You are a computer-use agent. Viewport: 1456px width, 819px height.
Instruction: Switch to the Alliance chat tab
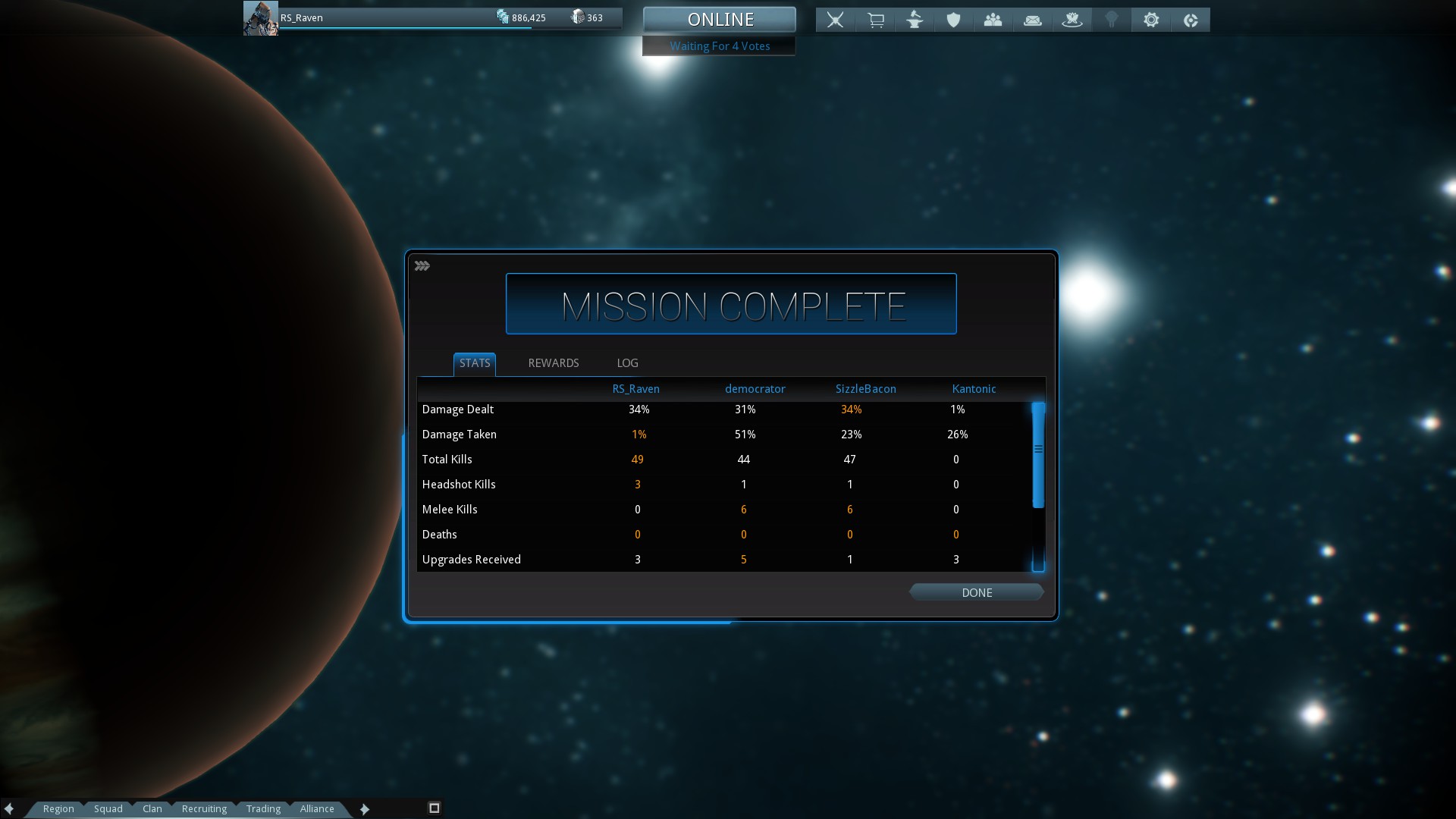tap(317, 808)
